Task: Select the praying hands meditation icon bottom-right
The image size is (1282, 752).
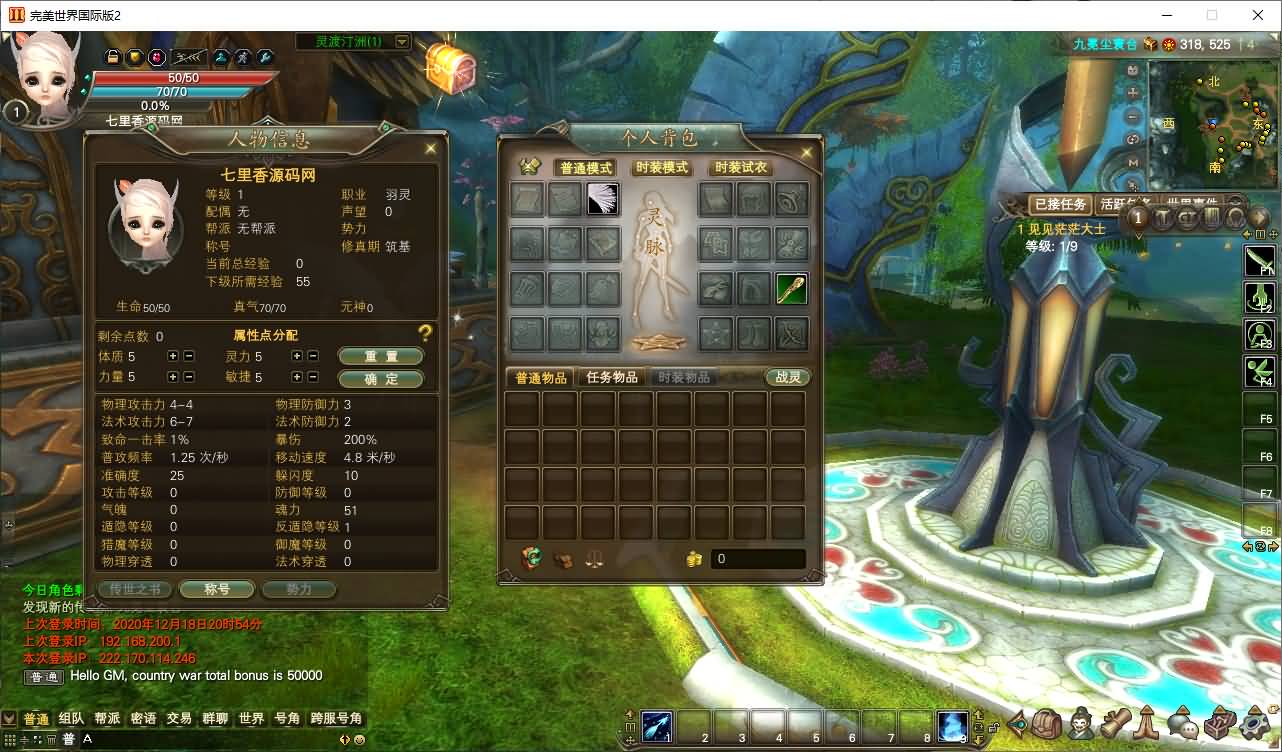Action: tap(1146, 726)
